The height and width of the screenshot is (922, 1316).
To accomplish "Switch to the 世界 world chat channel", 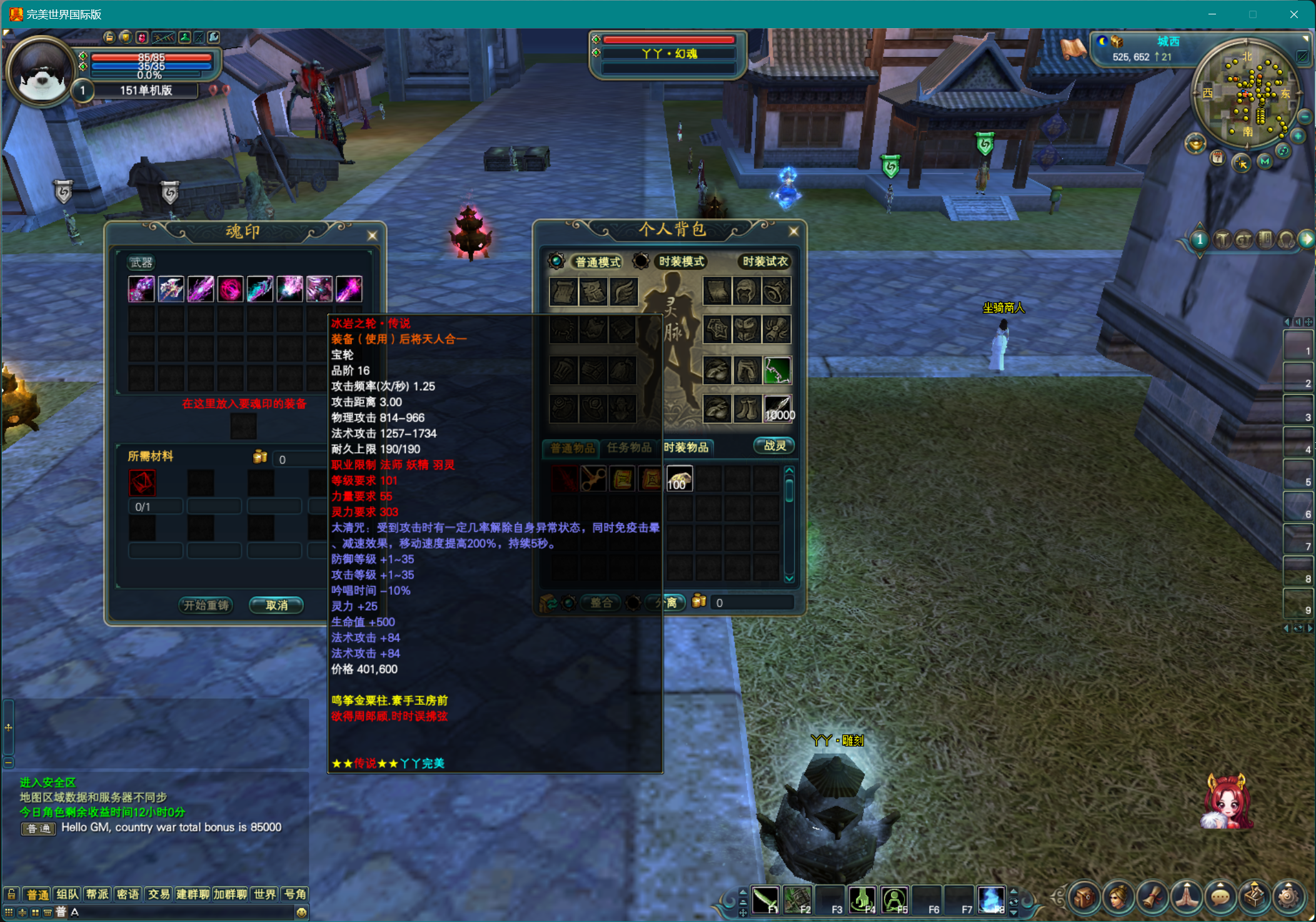I will 264,894.
